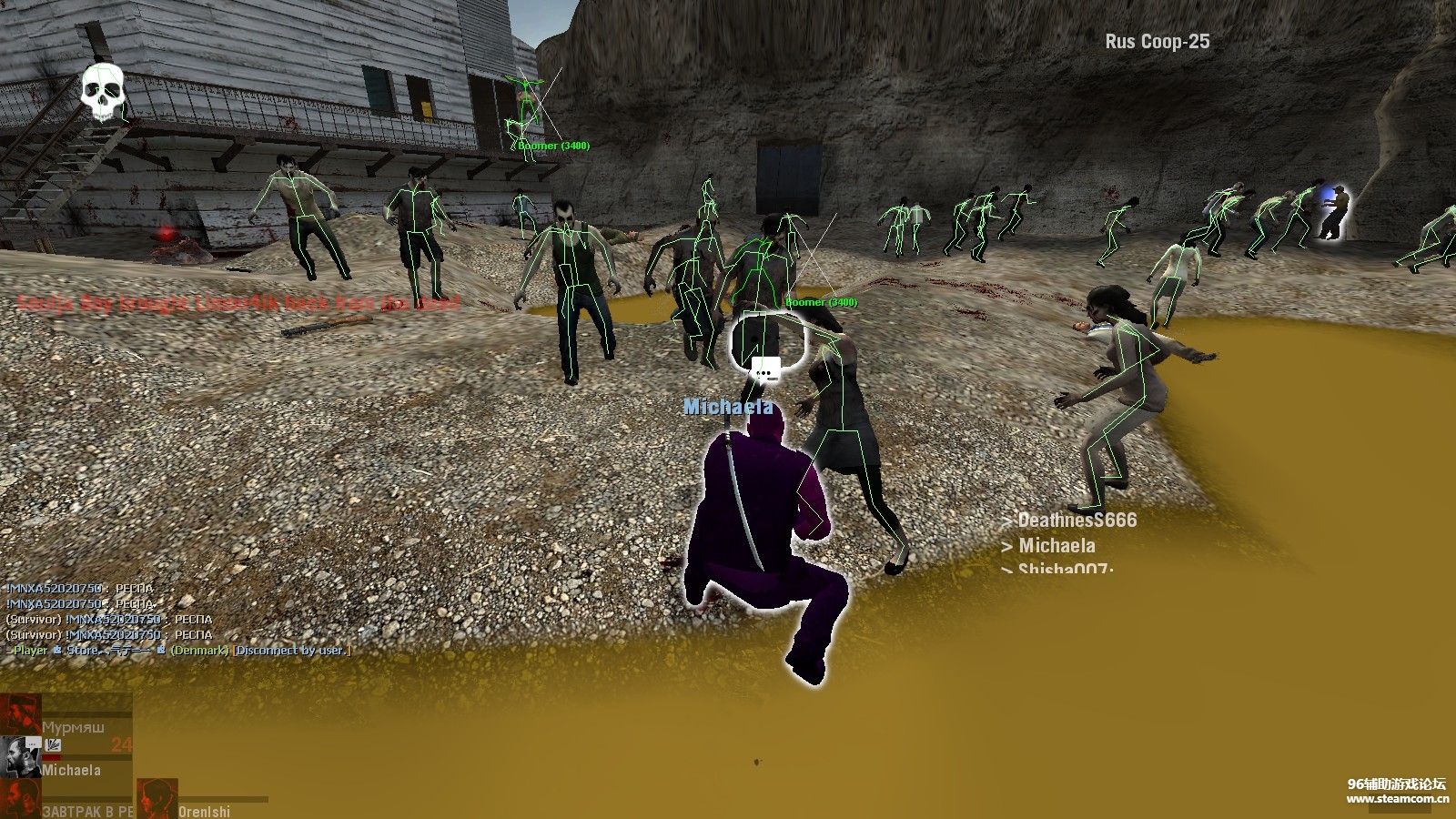
Task: Click the ЗАВТРАК В РЕ teammate portrait
Action: pos(20,799)
